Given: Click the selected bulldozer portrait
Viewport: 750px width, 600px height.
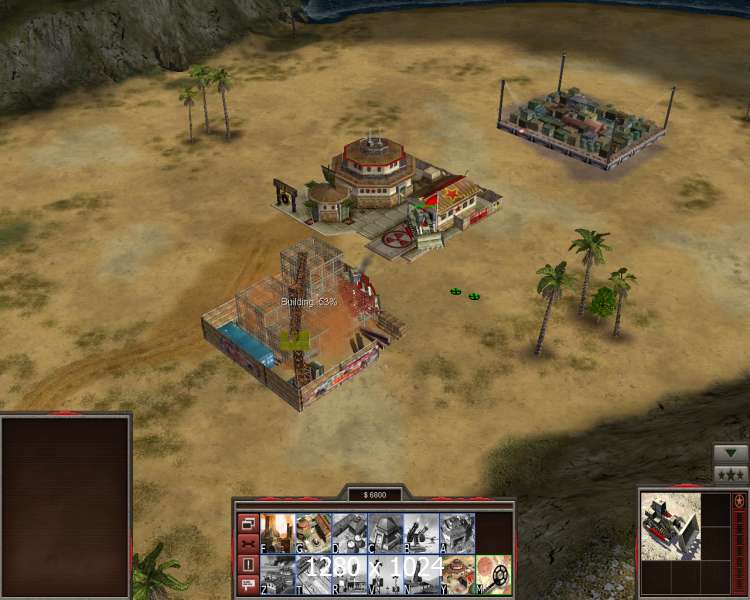Looking at the screenshot, I should pyautogui.click(x=670, y=525).
